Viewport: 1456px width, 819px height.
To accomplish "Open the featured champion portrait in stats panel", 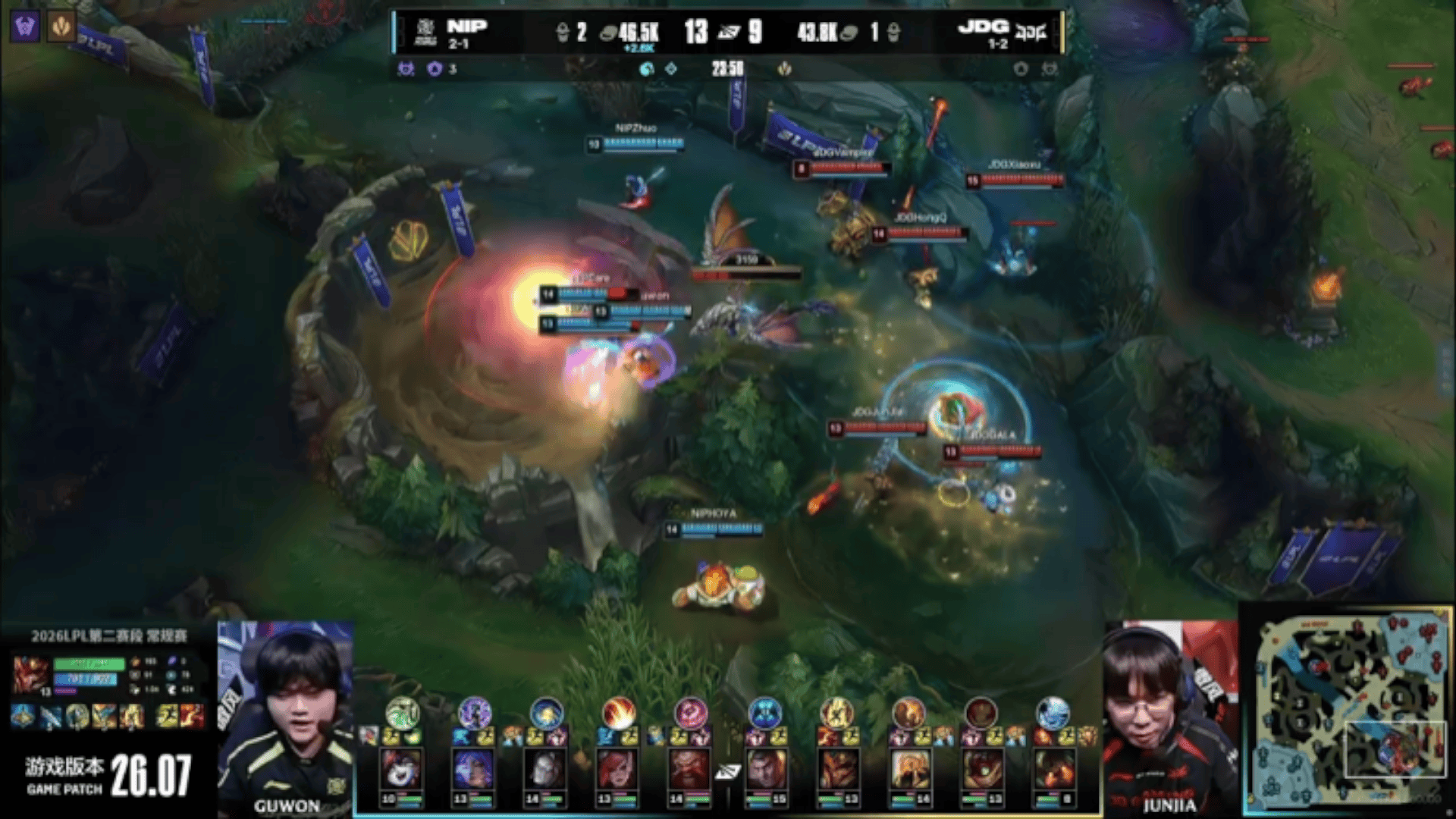I will point(30,674).
